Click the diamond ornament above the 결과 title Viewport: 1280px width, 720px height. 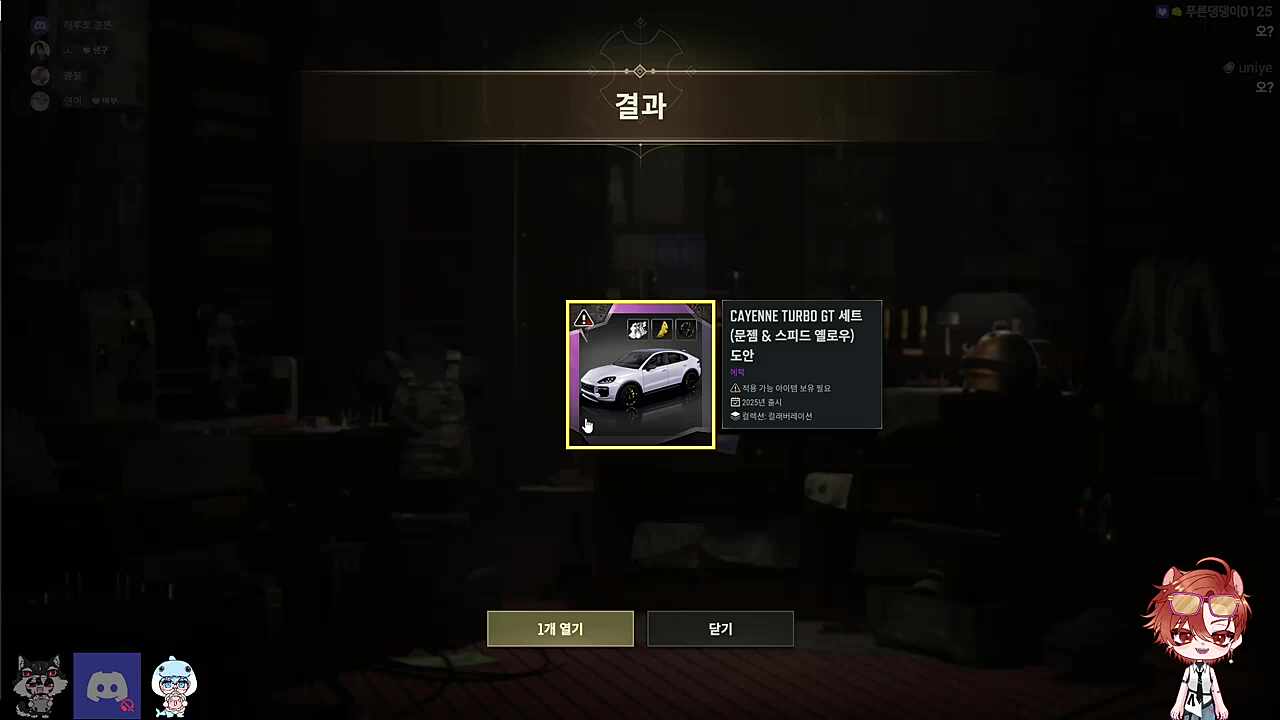click(x=640, y=71)
